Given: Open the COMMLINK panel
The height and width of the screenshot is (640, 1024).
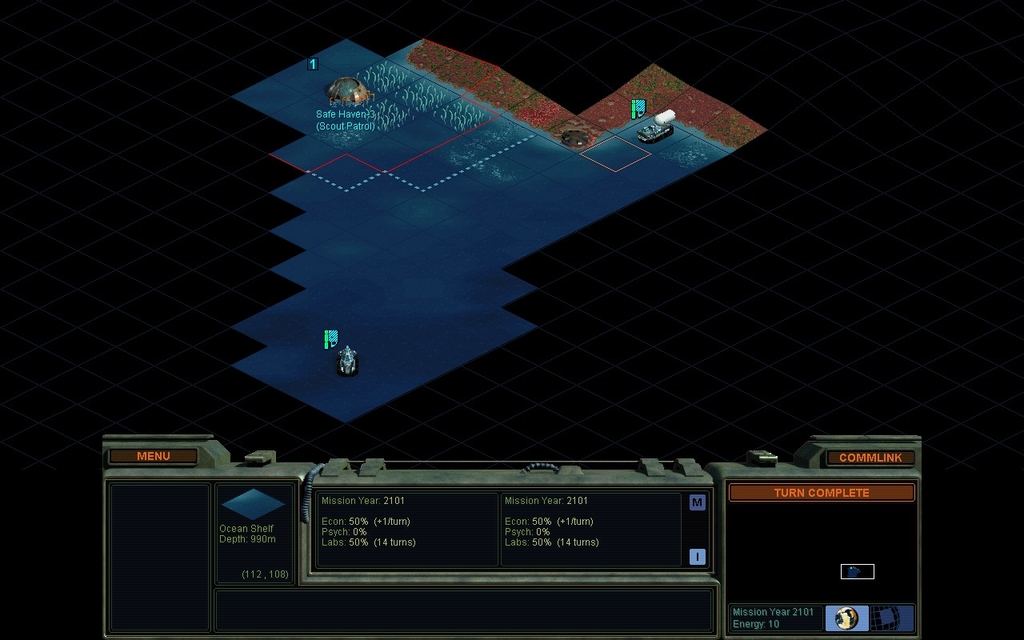Looking at the screenshot, I should [x=870, y=457].
